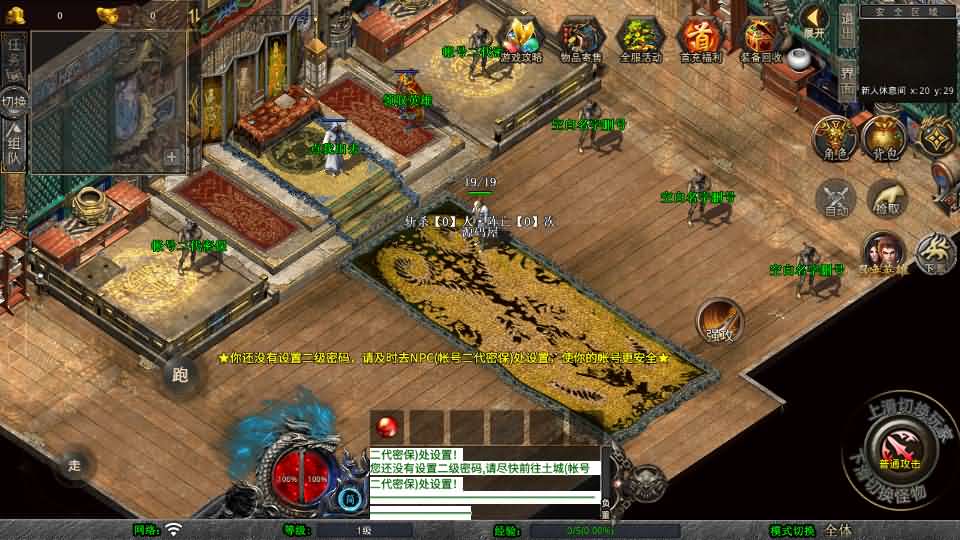Toggle the 自动 auto-combat button
960x540 pixels.
[x=836, y=198]
